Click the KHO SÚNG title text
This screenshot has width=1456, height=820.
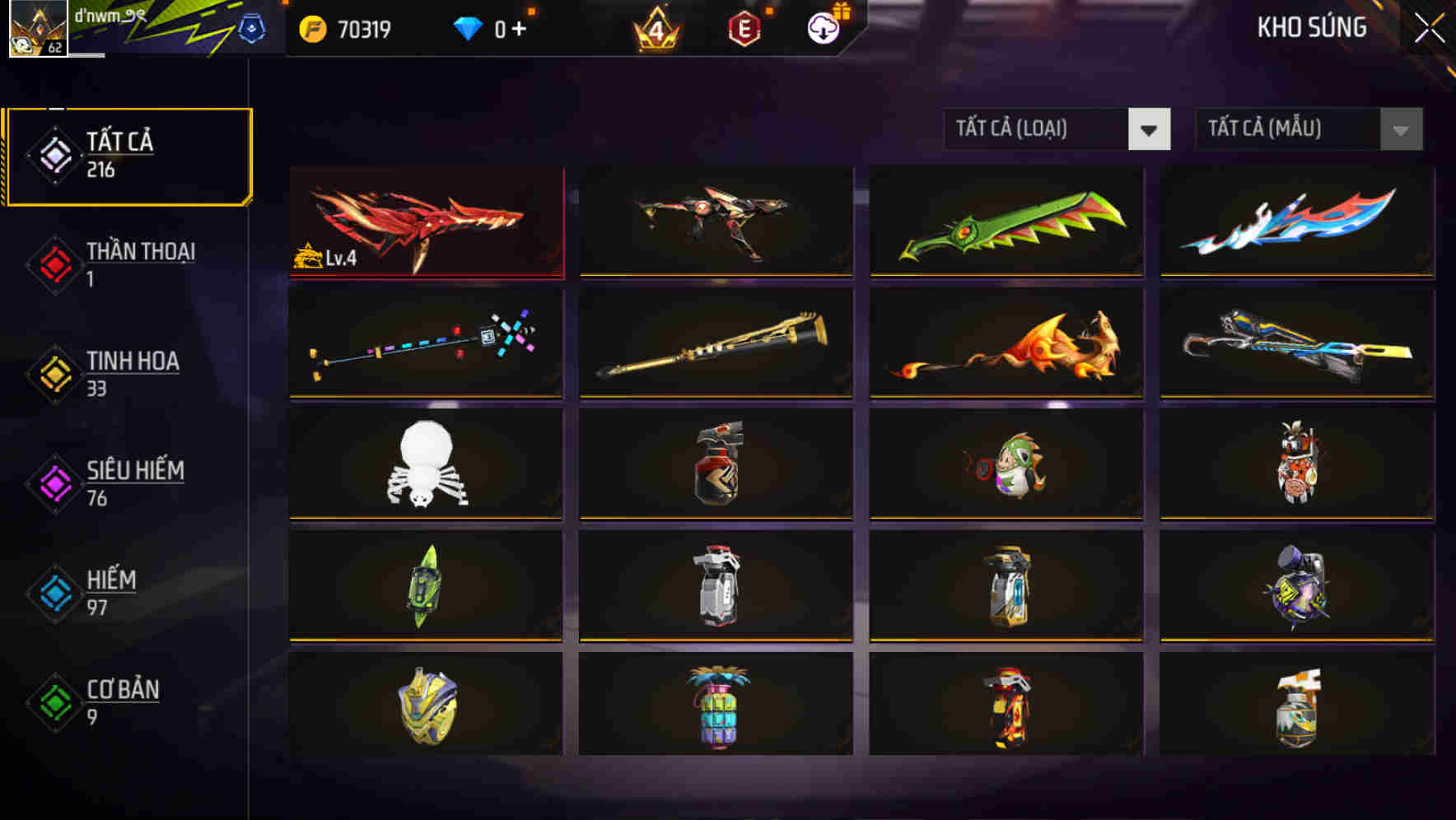click(1312, 26)
